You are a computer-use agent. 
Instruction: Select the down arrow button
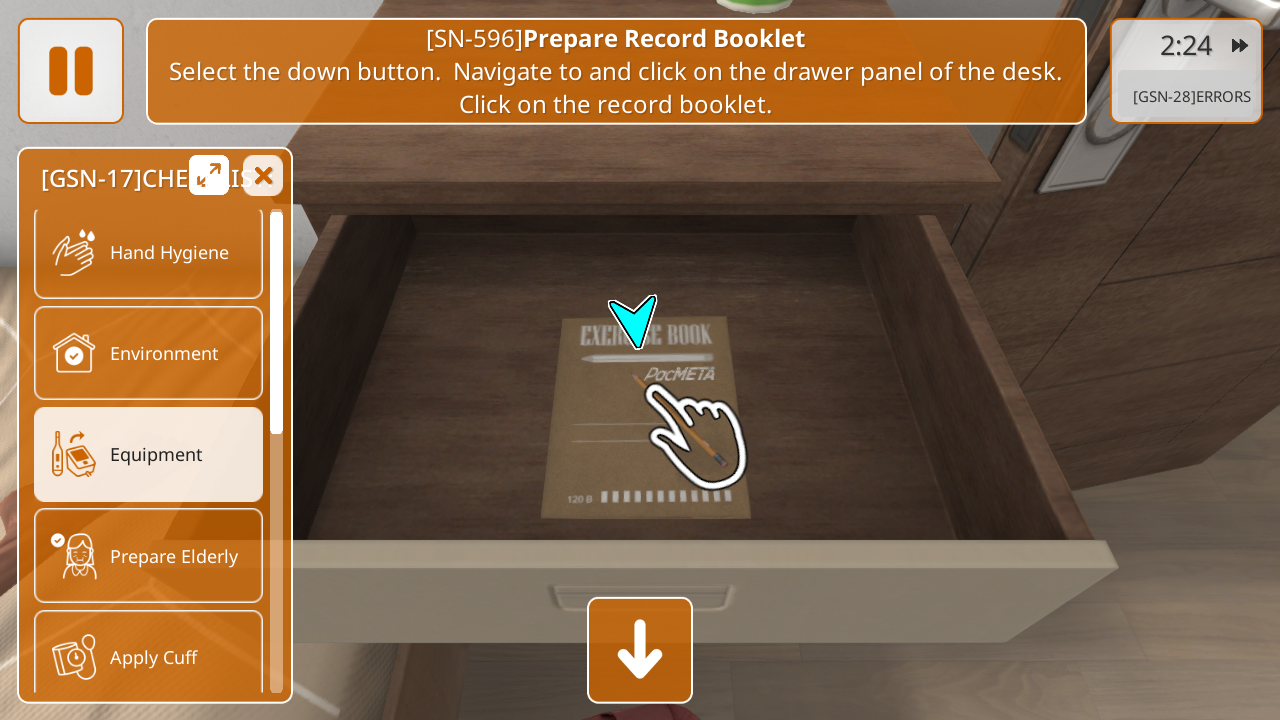[x=640, y=650]
